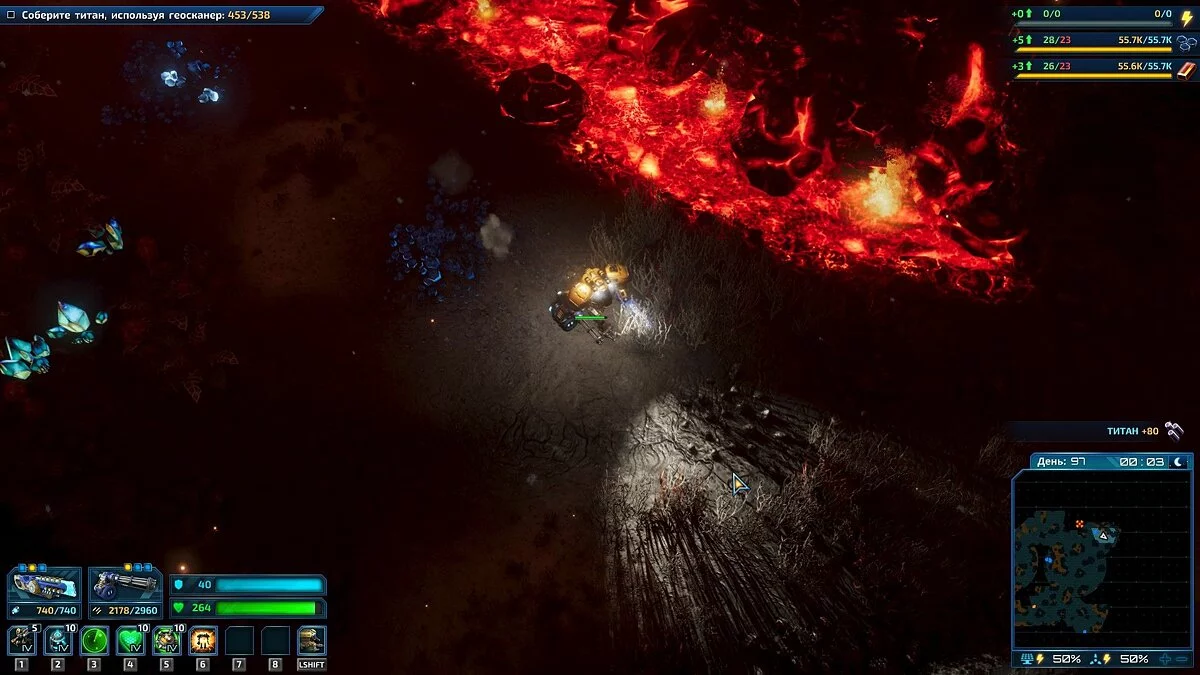Click the orange marker on the minimap

1080,524
